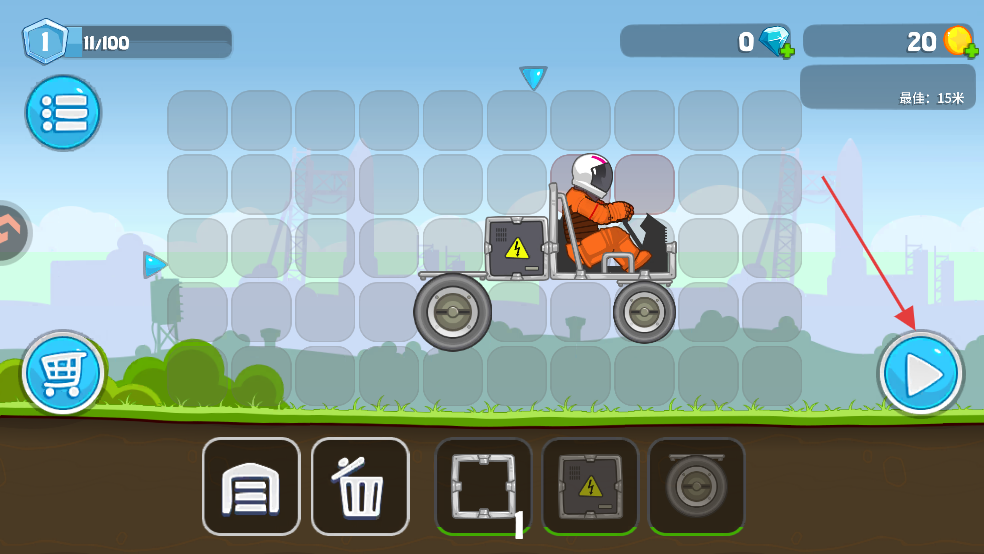Screen dimensions: 984x554
Task: Open the list menu button
Action: click(63, 112)
